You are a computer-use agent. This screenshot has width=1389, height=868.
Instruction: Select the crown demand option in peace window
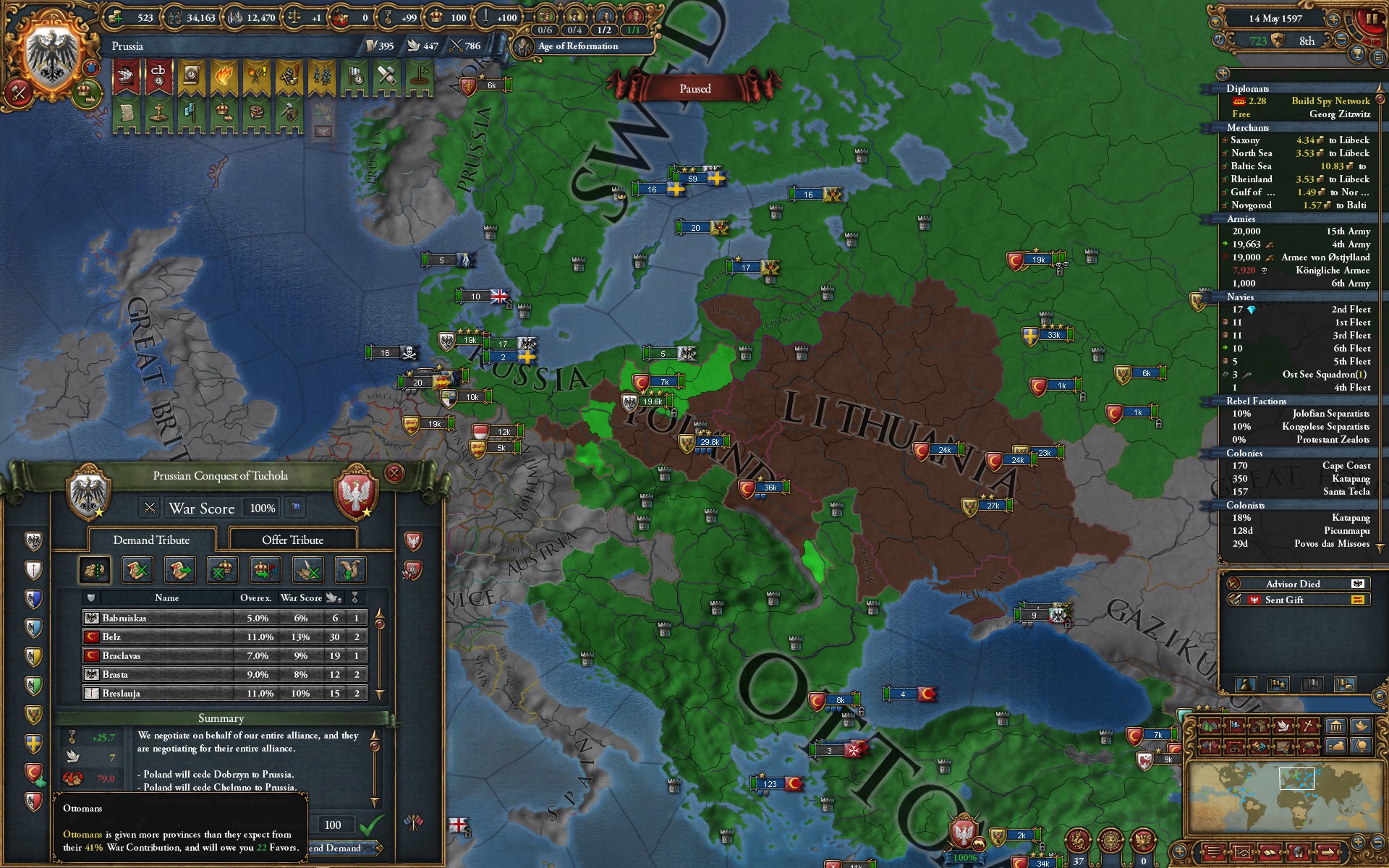(x=221, y=571)
